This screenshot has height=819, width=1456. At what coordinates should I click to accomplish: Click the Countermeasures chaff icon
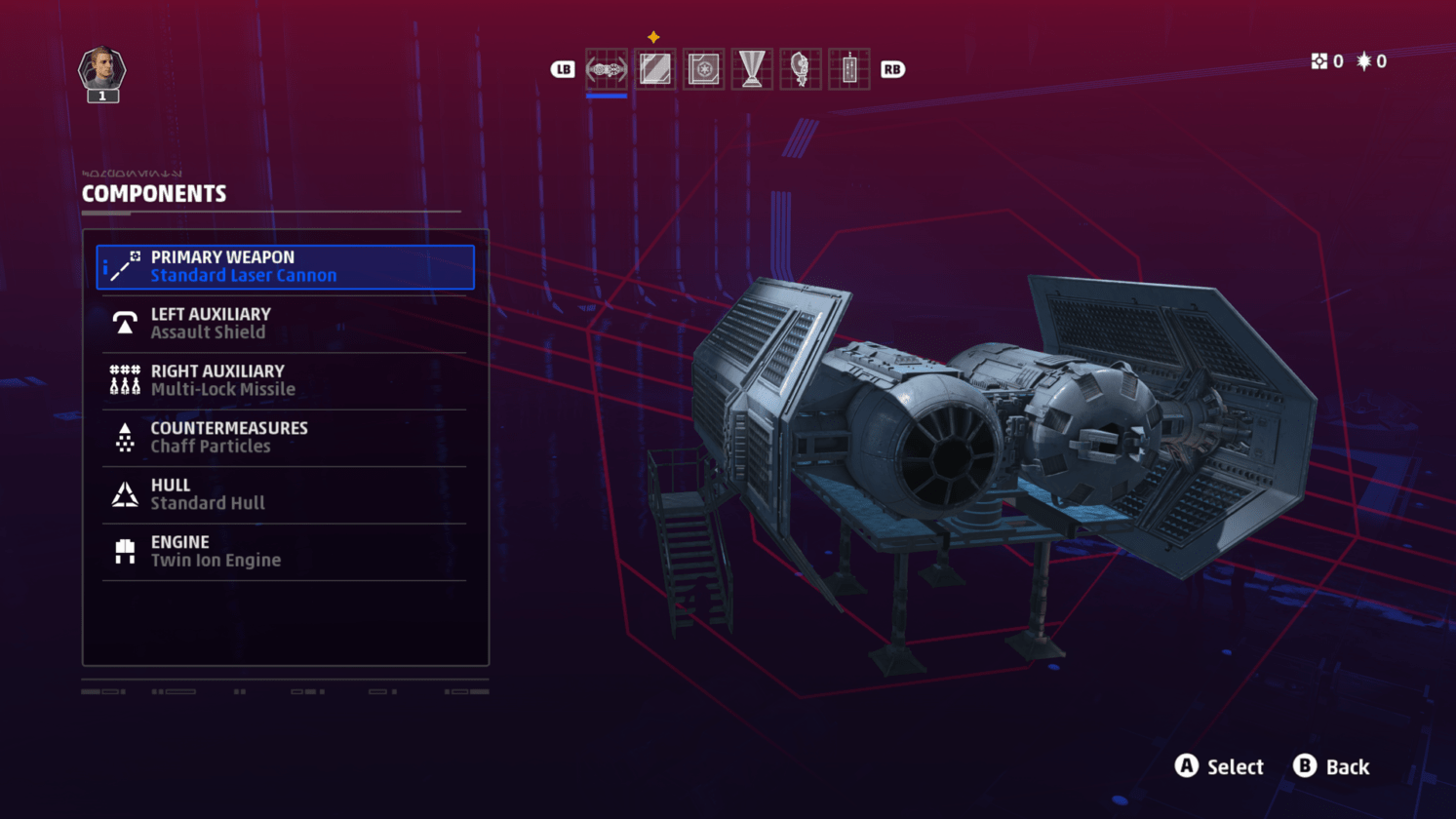tap(124, 436)
